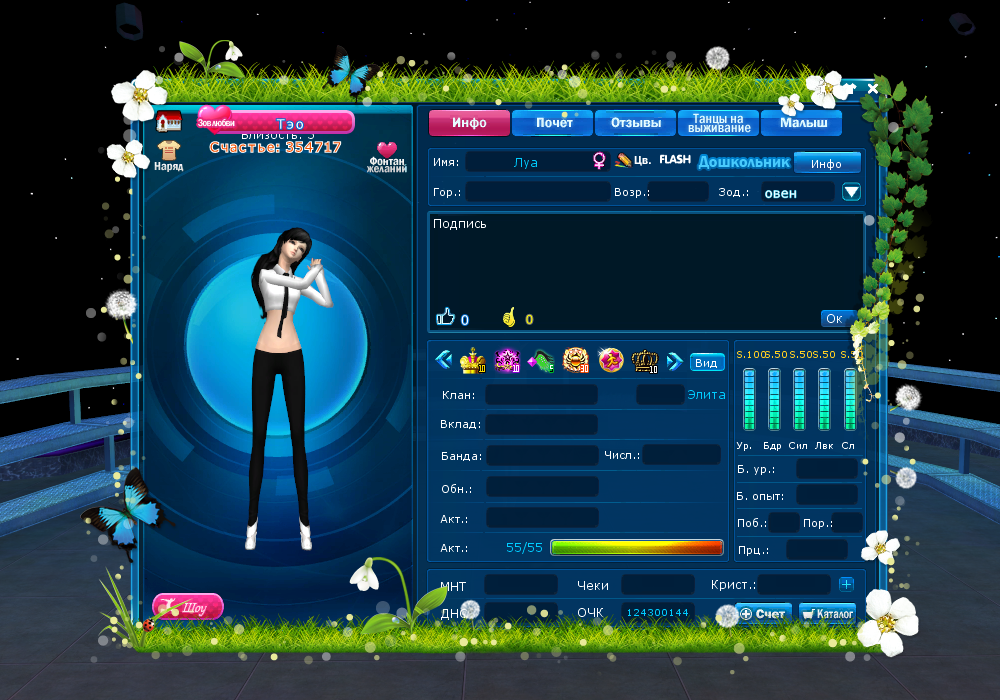Click the Вид button
Viewport: 1000px width, 700px height.
pos(707,362)
